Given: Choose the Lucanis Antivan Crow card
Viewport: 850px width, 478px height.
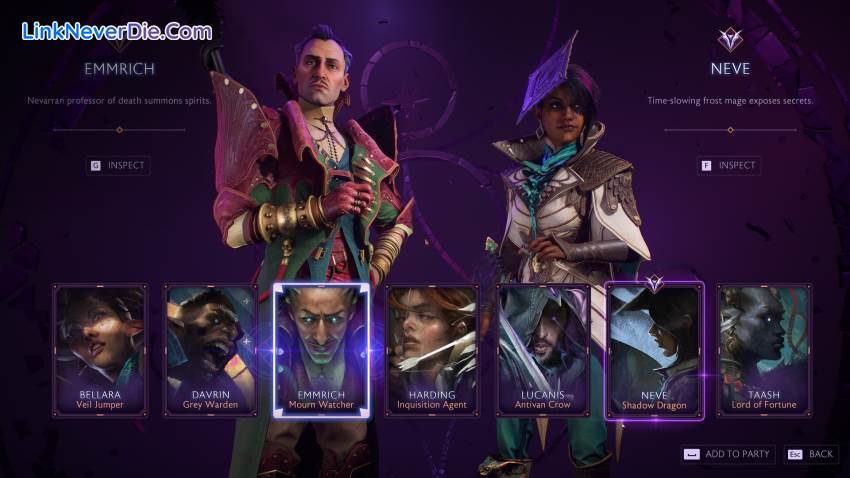Looking at the screenshot, I should point(543,350).
